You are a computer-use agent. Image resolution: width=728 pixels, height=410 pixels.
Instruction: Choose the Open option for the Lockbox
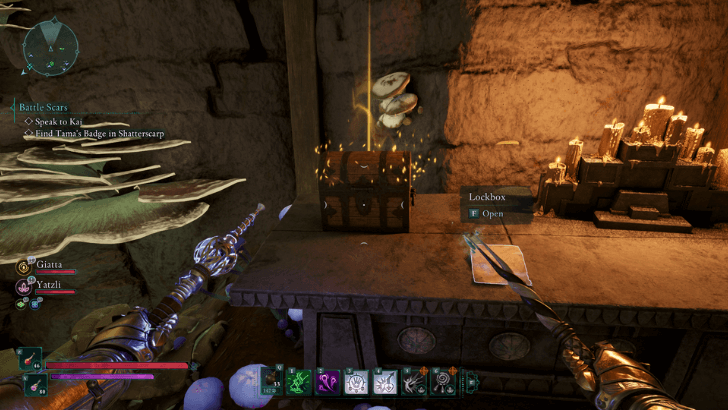[x=491, y=213]
